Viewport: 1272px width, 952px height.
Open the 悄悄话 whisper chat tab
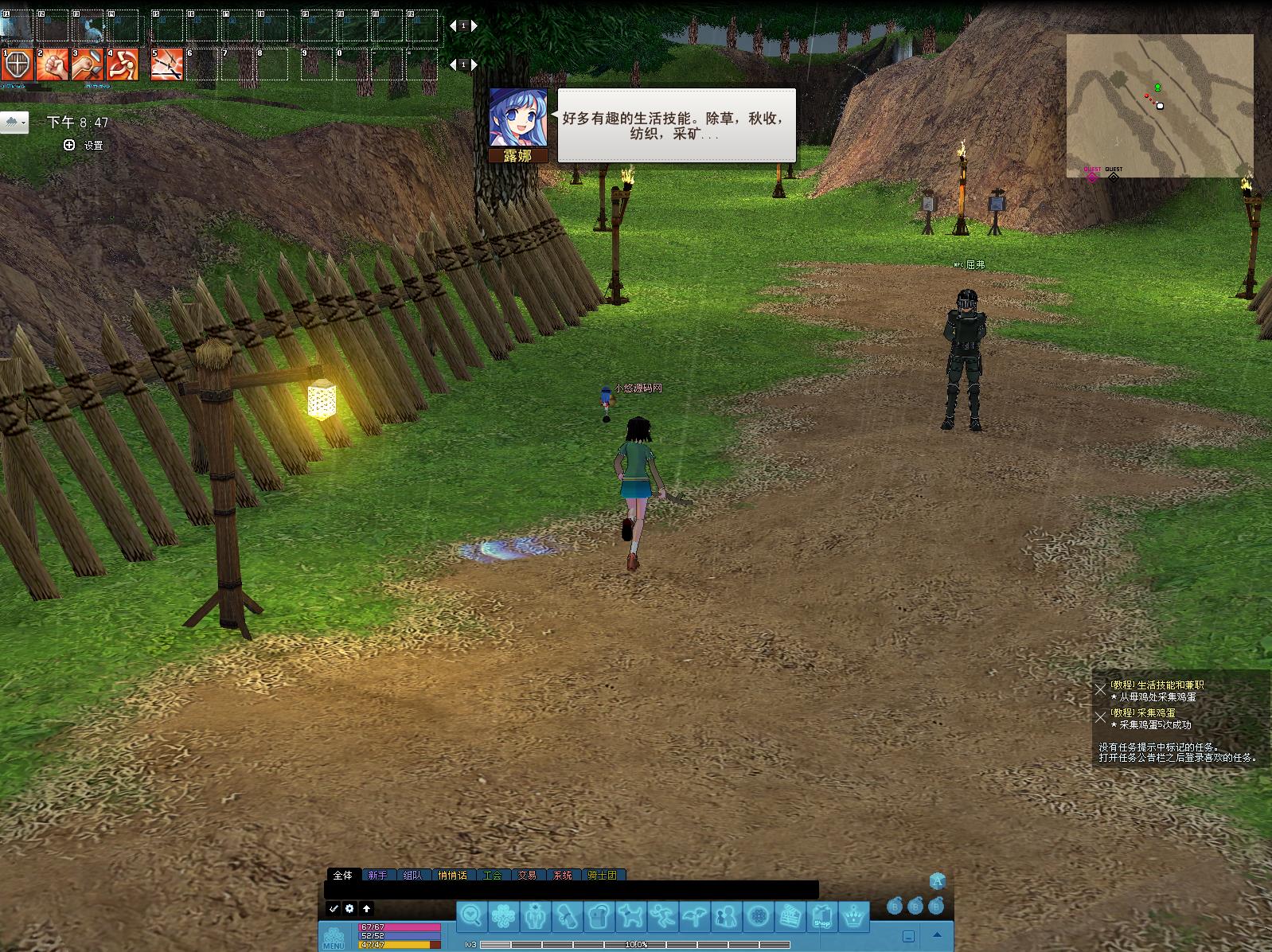(x=452, y=875)
